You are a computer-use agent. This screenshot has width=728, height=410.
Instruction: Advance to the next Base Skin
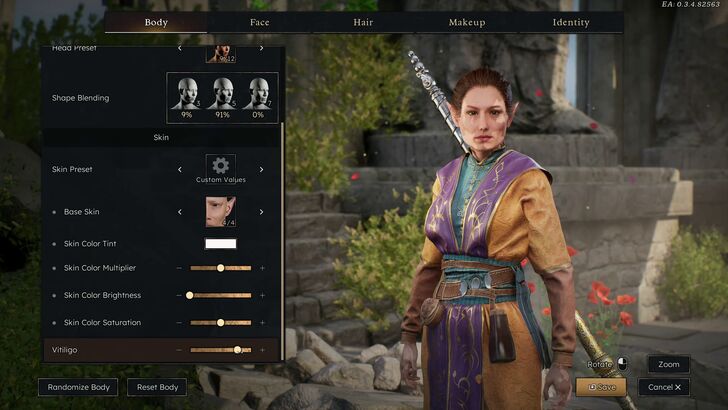tap(262, 212)
